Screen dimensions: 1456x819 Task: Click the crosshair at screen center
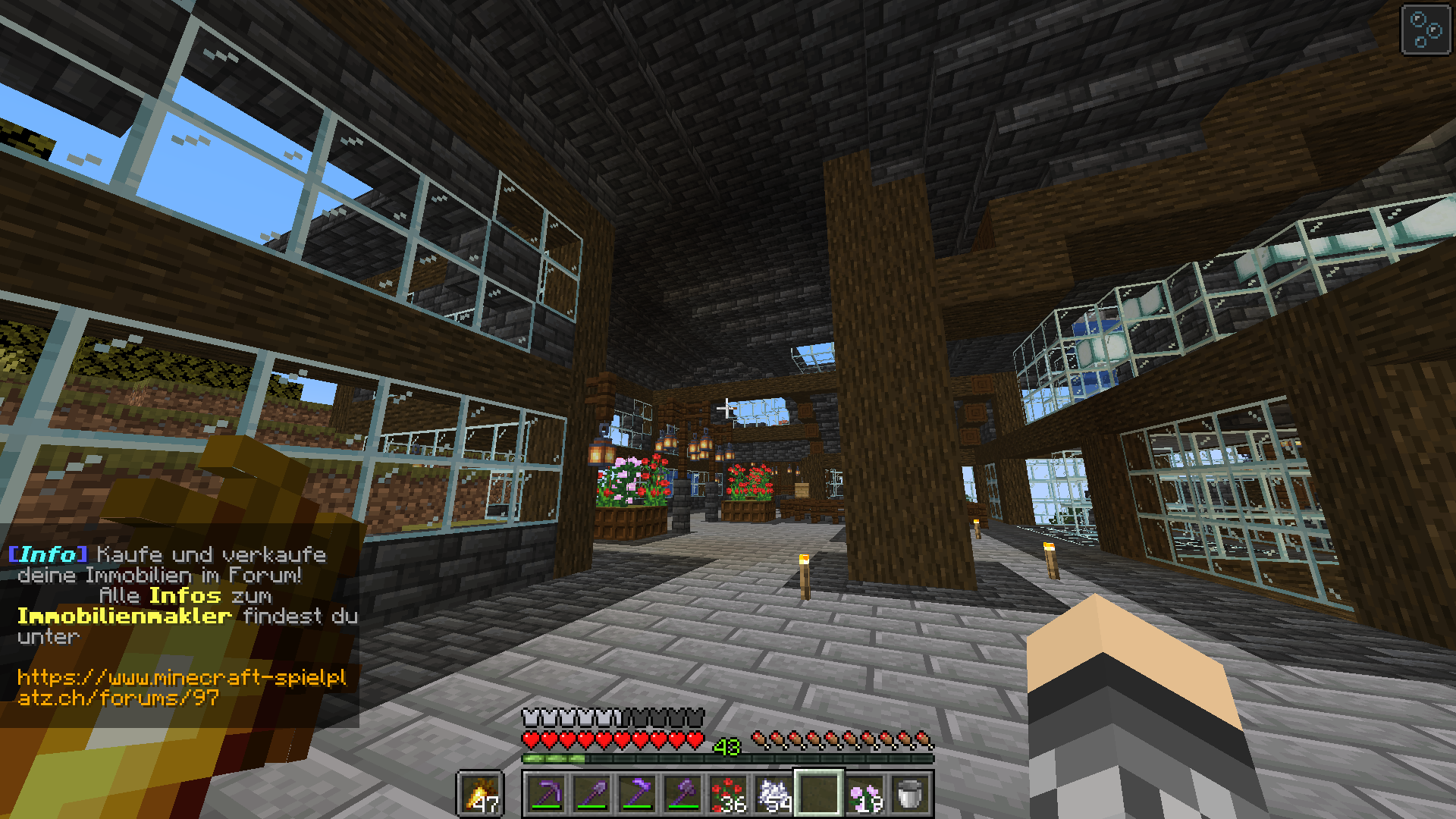point(728,409)
